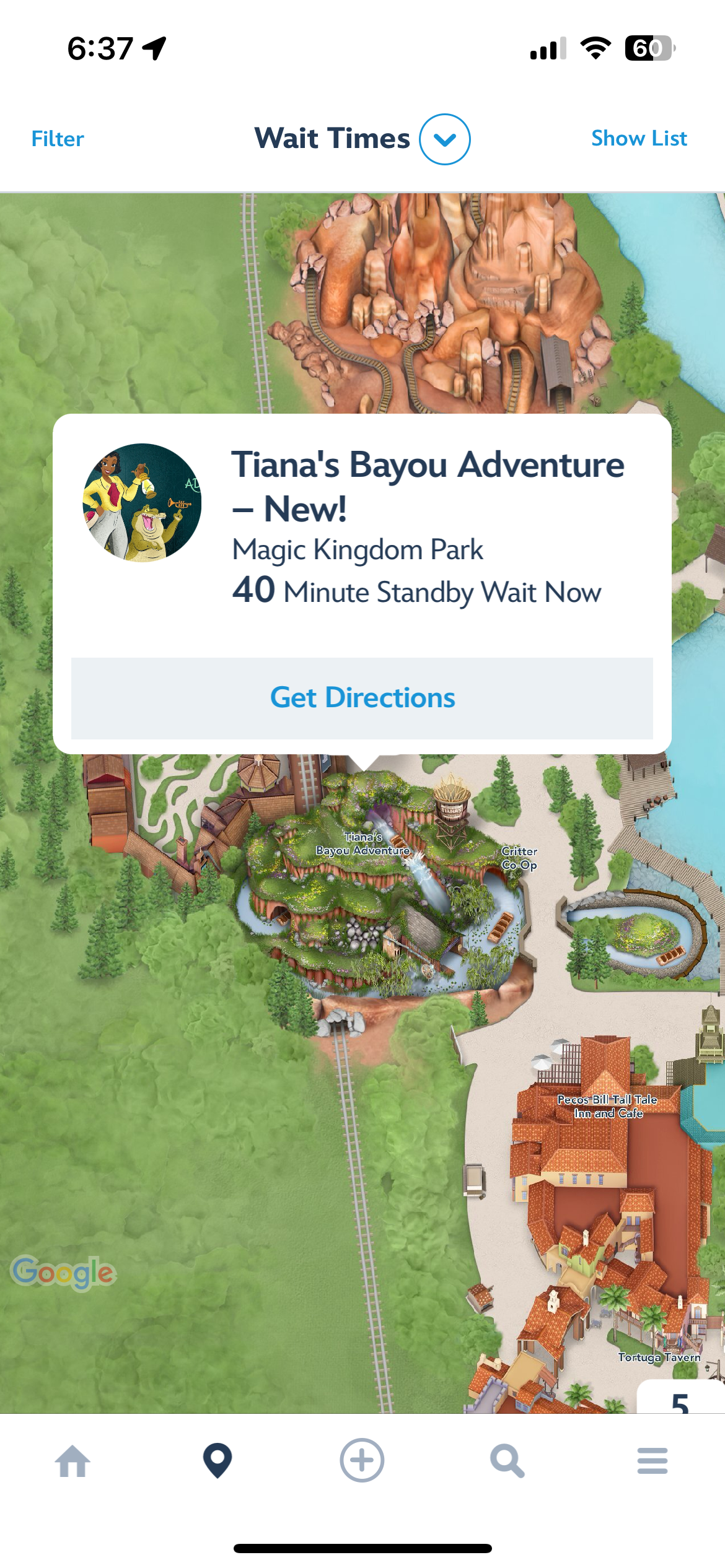Open the search tab
Image resolution: width=725 pixels, height=1568 pixels.
click(507, 1461)
